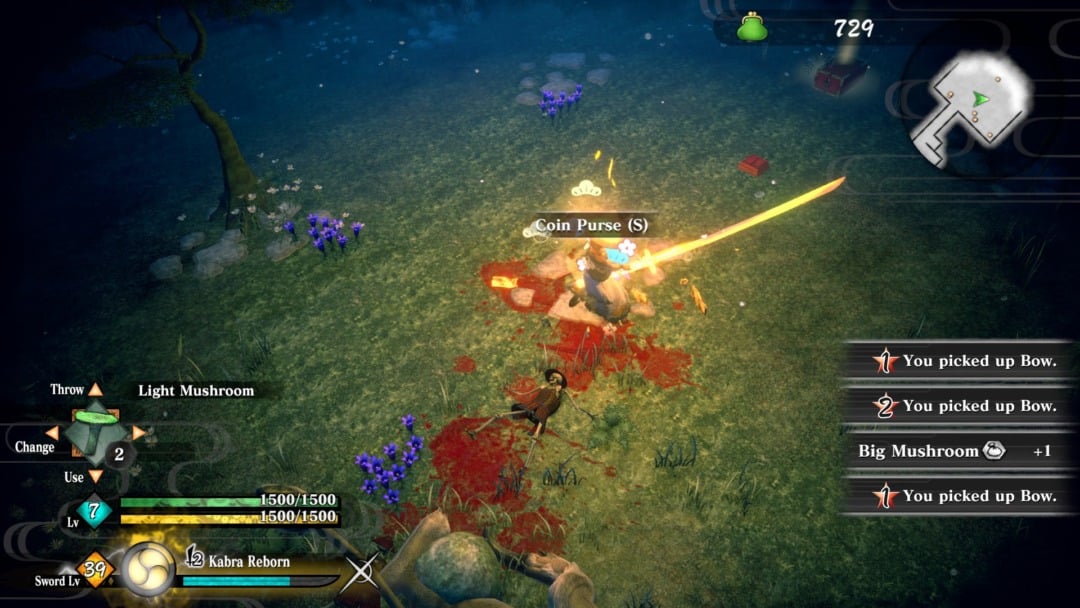The height and width of the screenshot is (608, 1080).
Task: Click the Sword Lv 39 badge
Action: (97, 570)
